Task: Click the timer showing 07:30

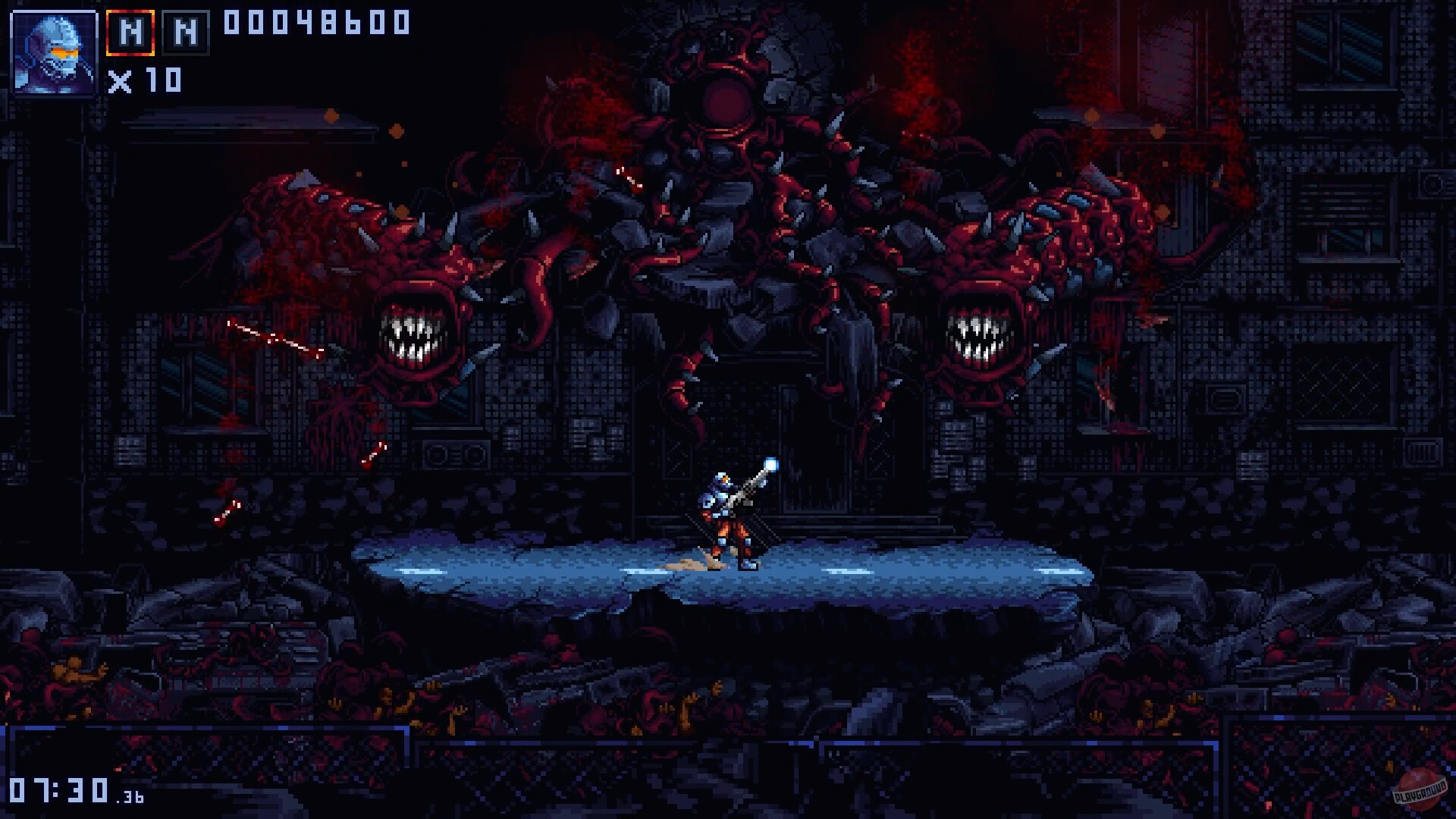Action: click(x=57, y=789)
